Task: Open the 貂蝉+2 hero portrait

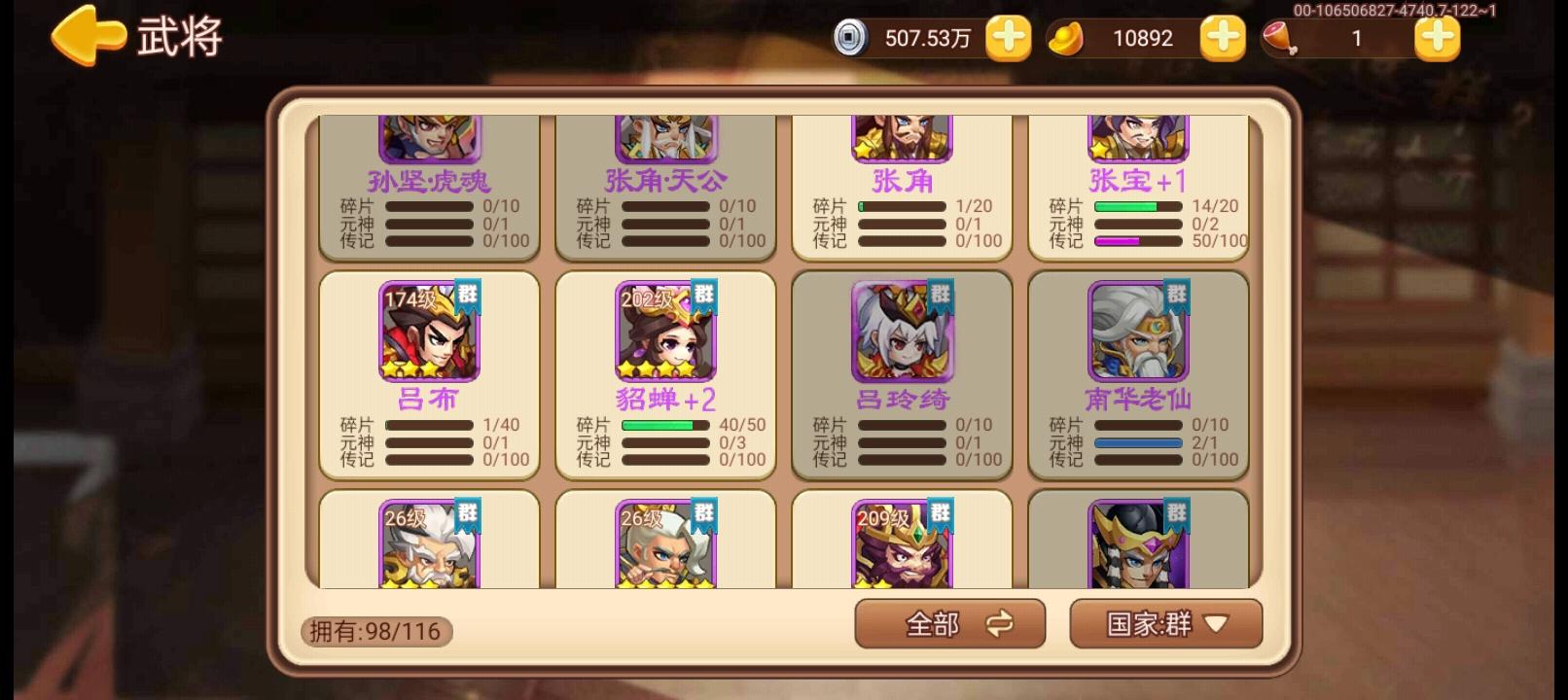Action: 665,333
